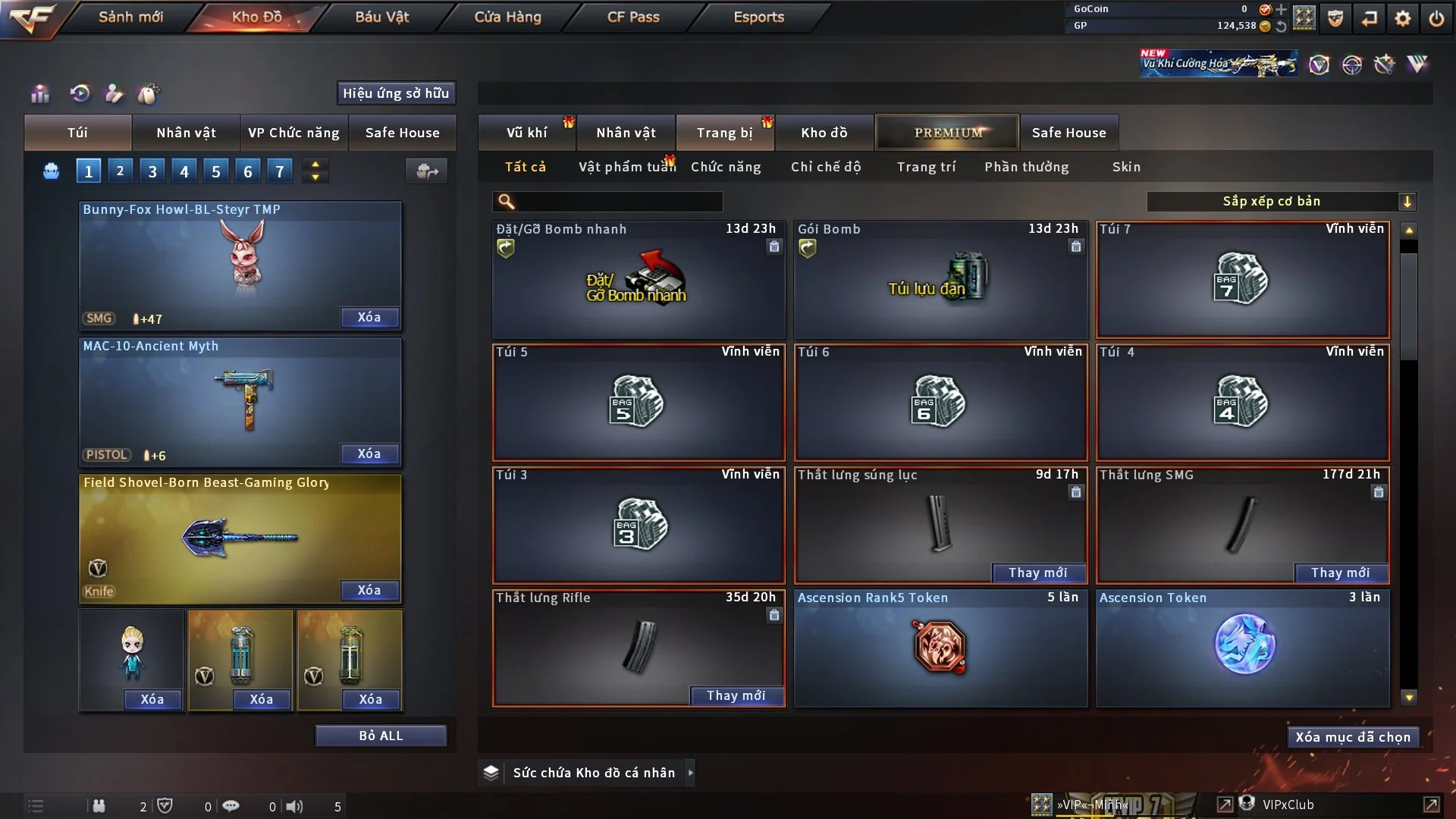Open the settings gear icon
This screenshot has height=819, width=1456.
(x=1403, y=18)
